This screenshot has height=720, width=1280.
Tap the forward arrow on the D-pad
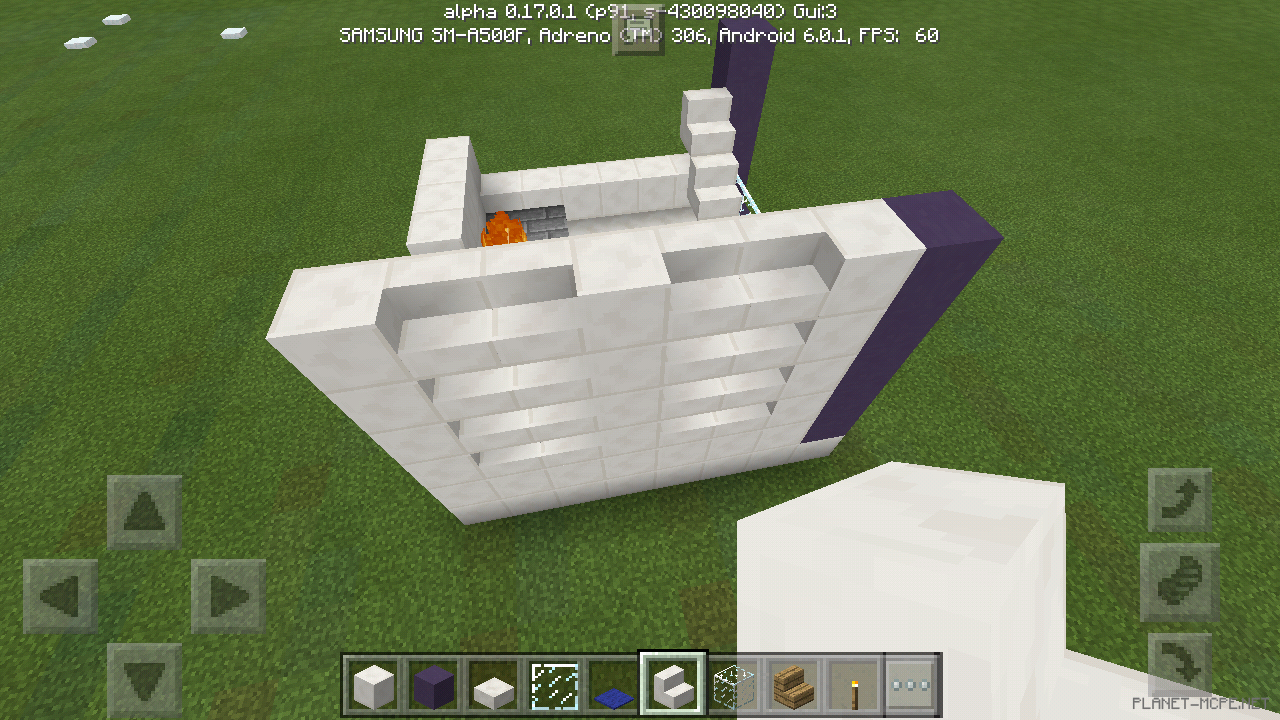click(144, 512)
